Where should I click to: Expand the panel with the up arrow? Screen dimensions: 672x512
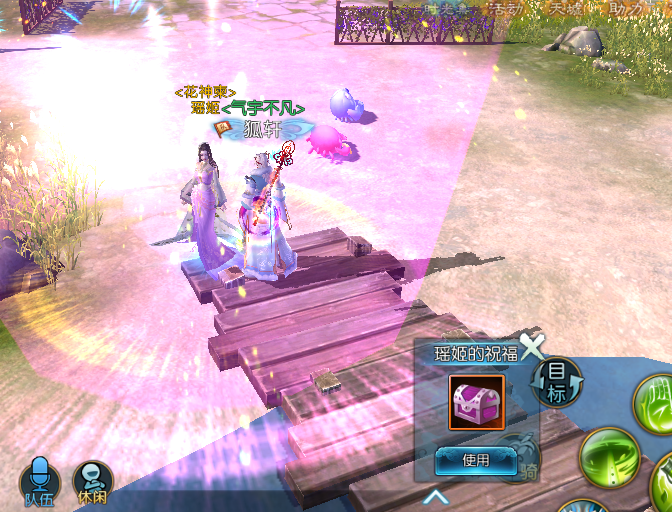click(x=436, y=496)
